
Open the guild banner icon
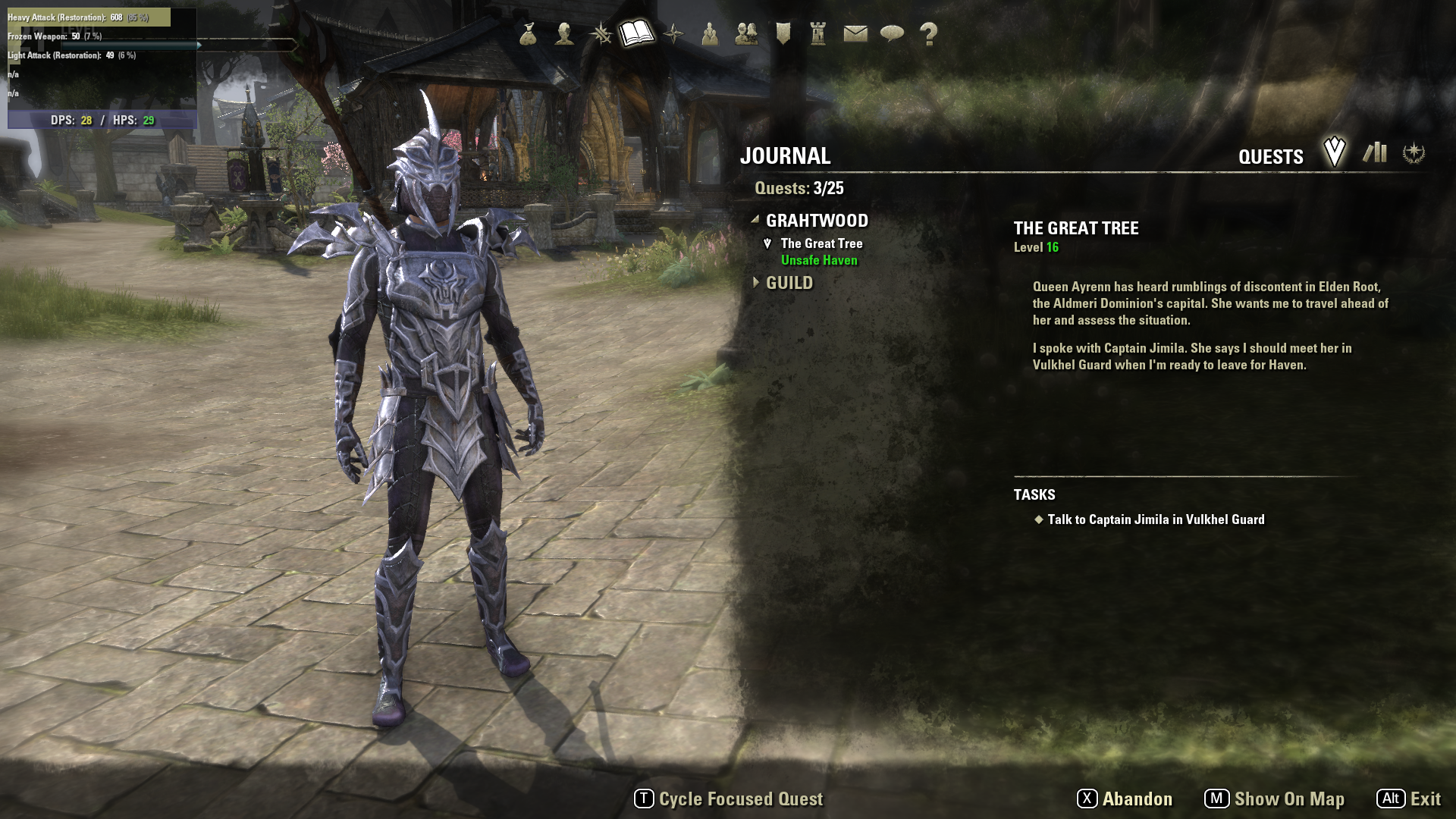[783, 33]
